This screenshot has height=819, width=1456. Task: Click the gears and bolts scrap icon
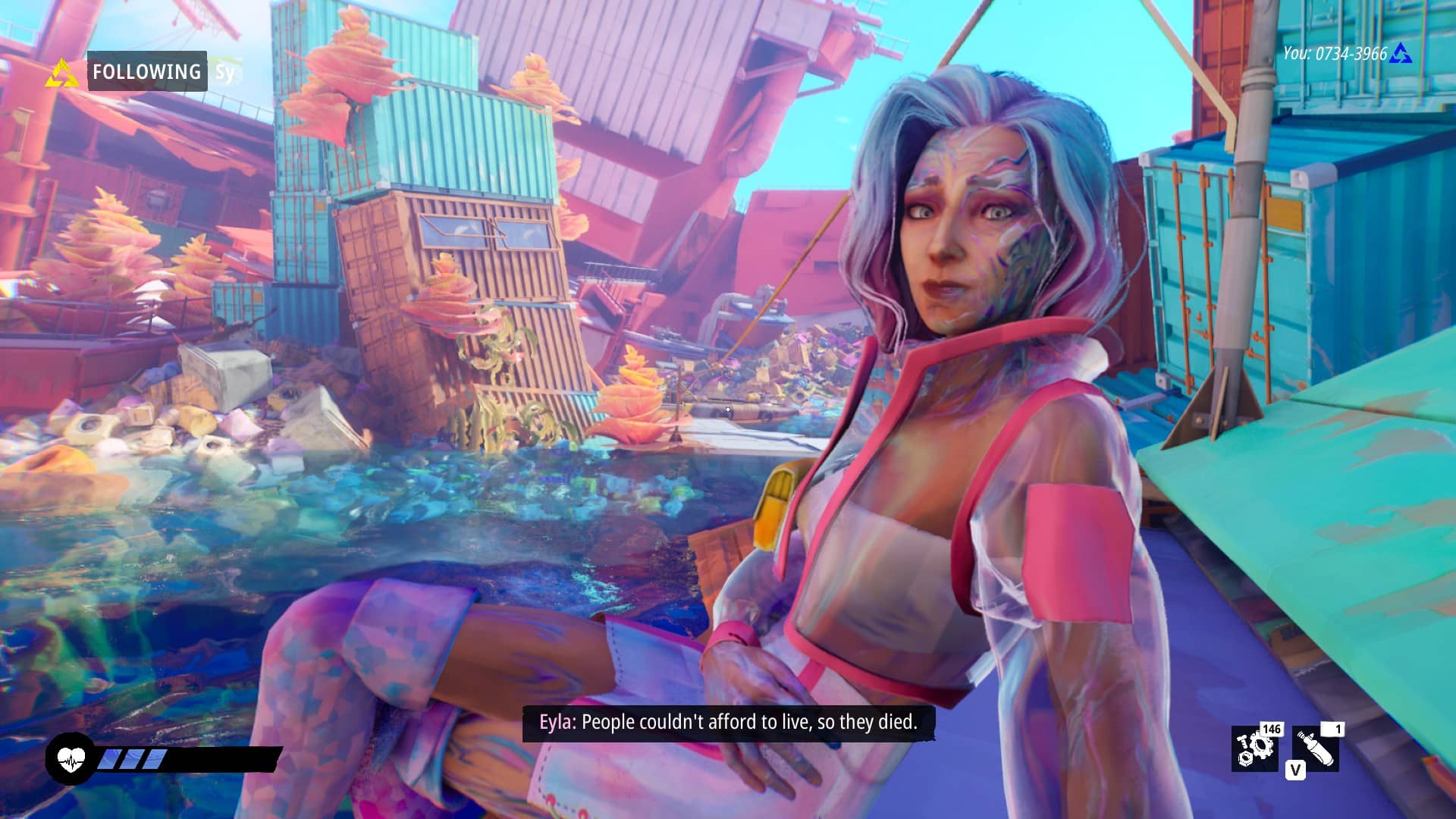[1254, 748]
